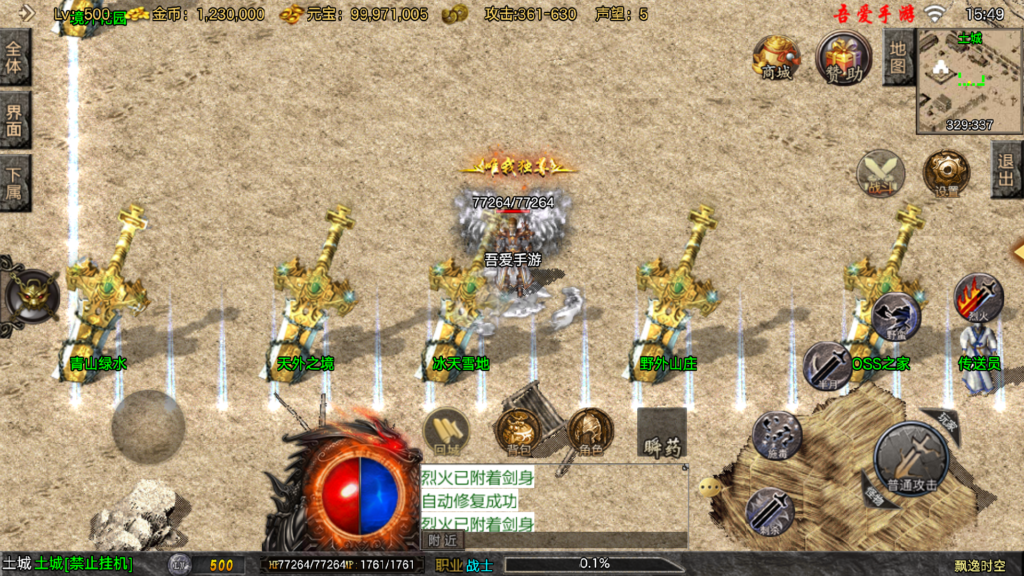The height and width of the screenshot is (576, 1024).
Task: Choose the 下属 side tab
Action: [14, 184]
